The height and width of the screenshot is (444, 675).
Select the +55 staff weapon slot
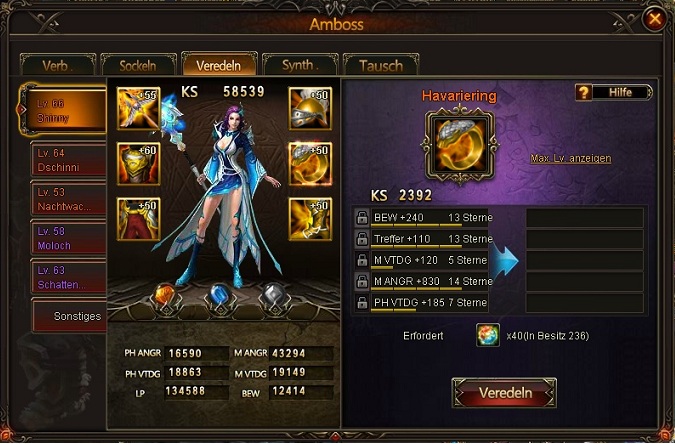tap(137, 107)
